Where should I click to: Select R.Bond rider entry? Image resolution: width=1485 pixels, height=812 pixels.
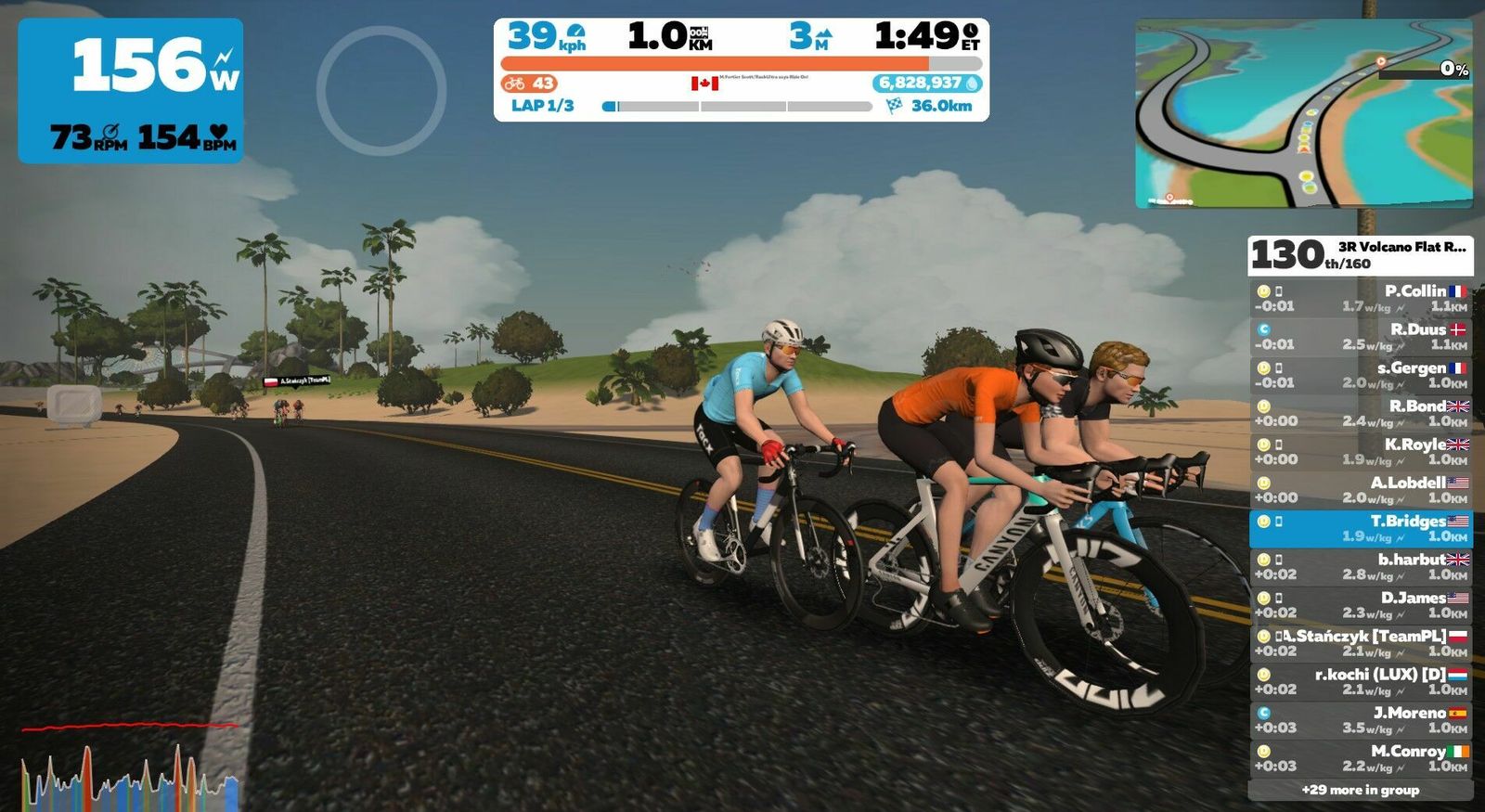click(x=1360, y=413)
